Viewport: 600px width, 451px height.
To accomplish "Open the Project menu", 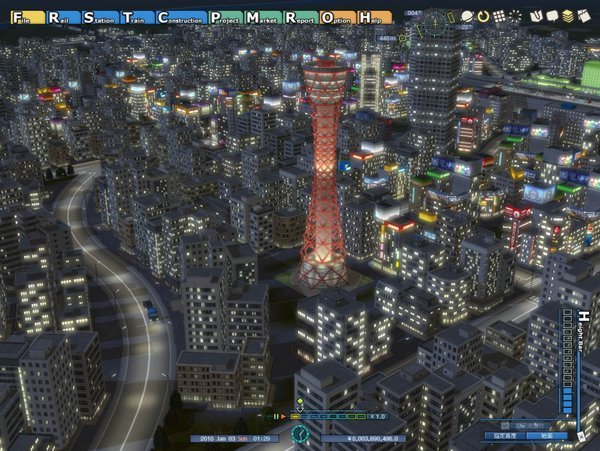I will pyautogui.click(x=225, y=18).
